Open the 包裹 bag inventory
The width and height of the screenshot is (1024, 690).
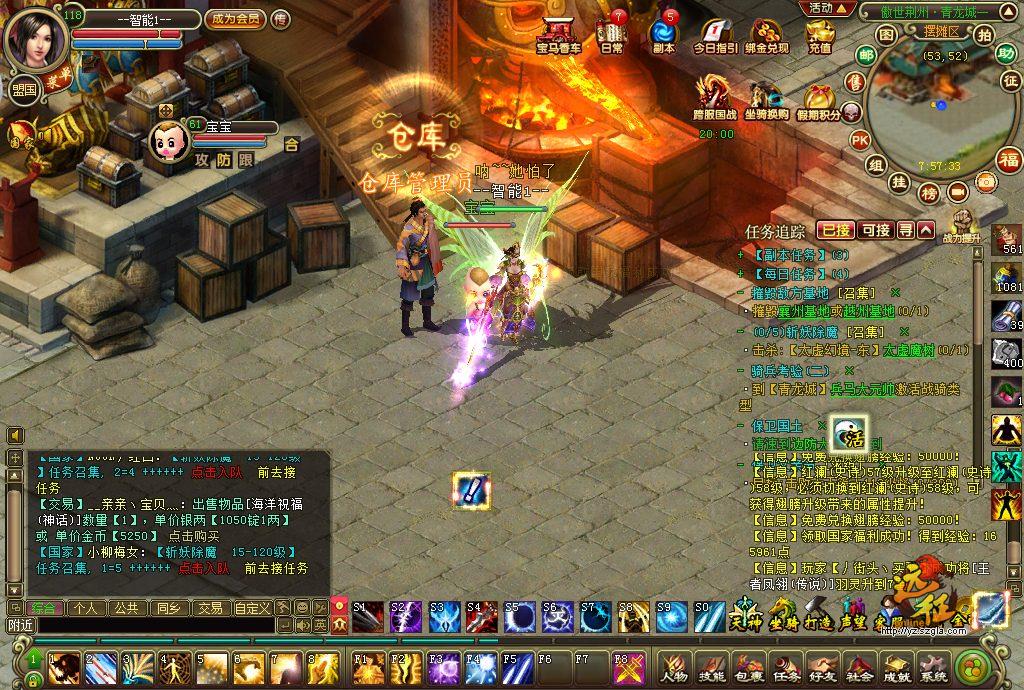point(748,665)
